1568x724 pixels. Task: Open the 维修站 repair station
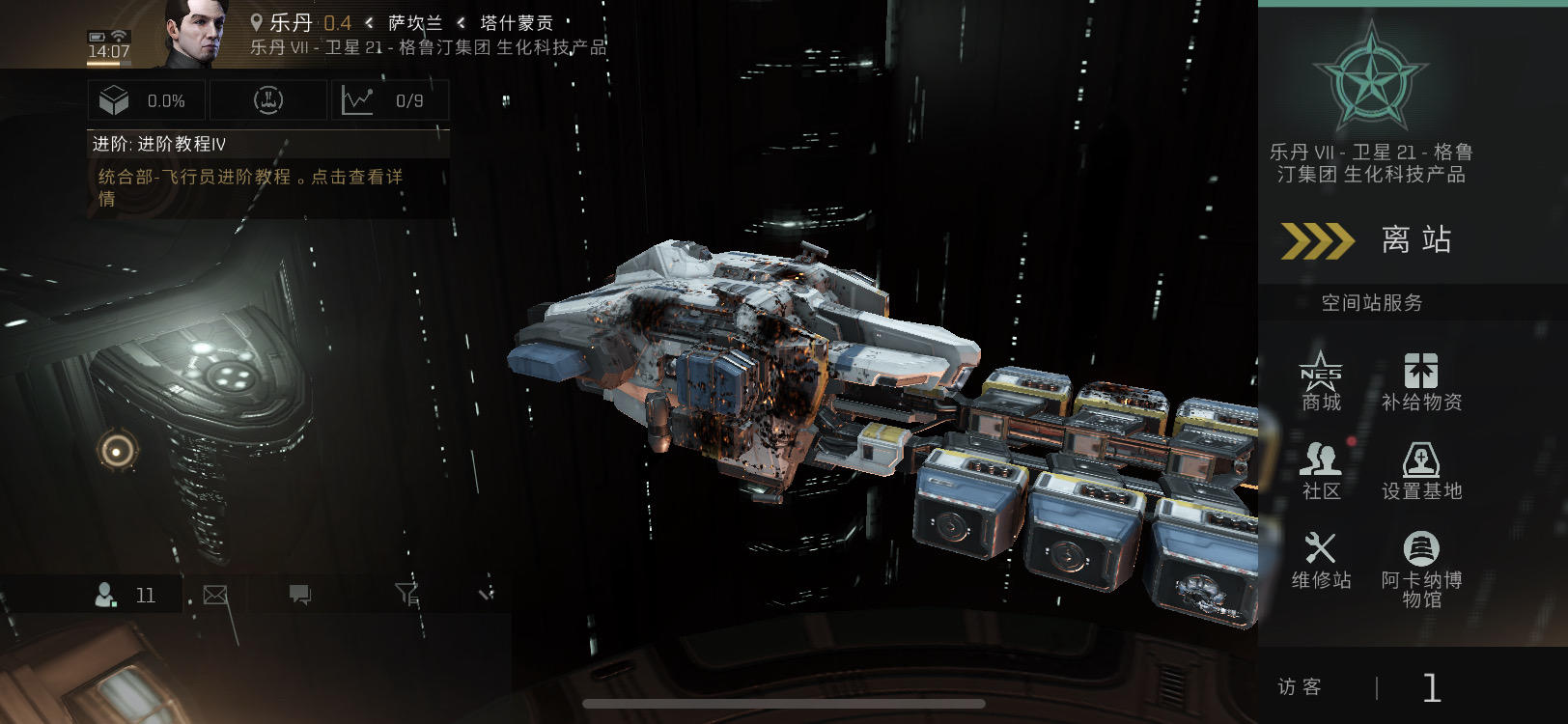pyautogui.click(x=1321, y=560)
